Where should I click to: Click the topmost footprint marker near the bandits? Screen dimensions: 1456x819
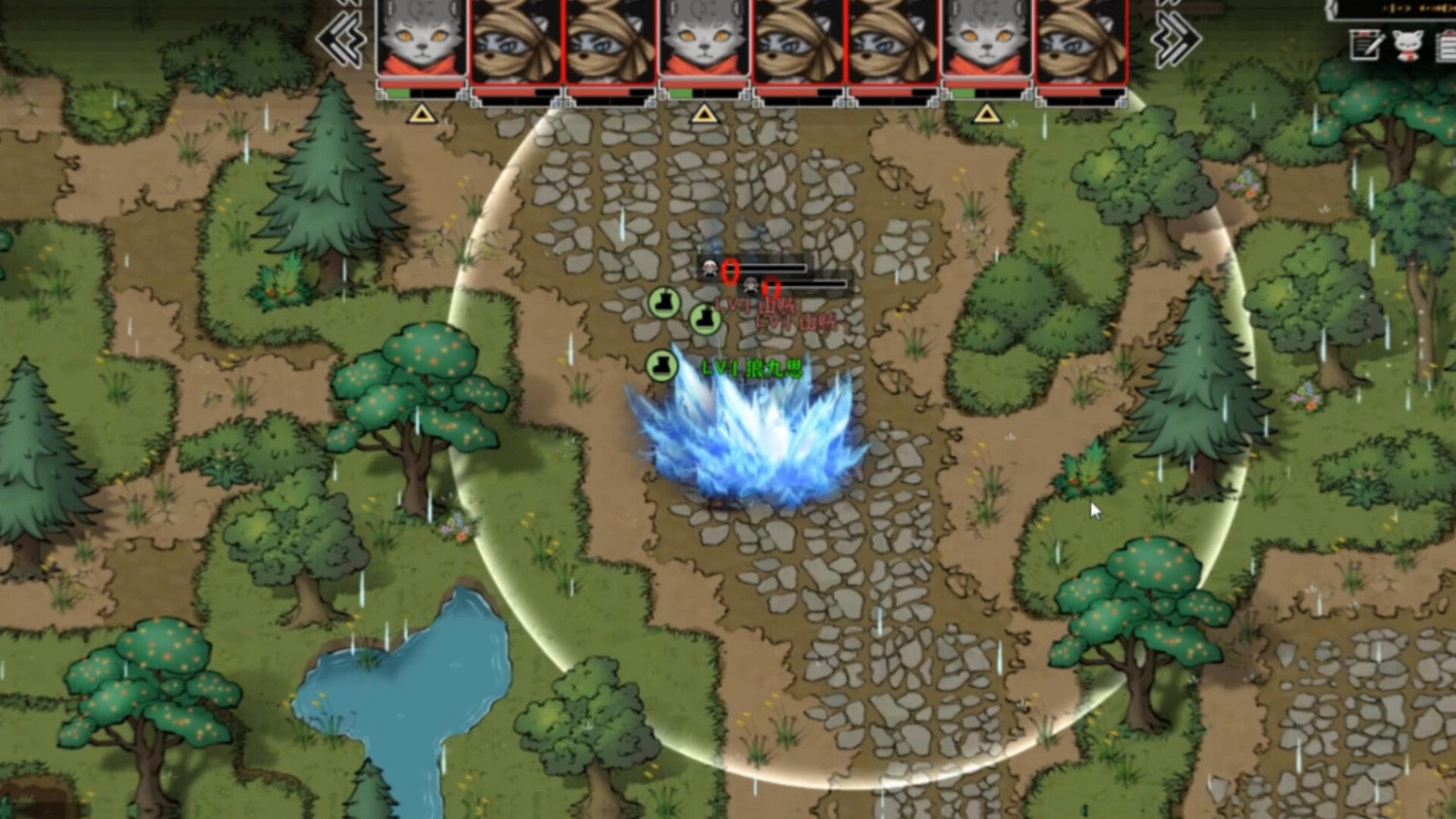[664, 302]
